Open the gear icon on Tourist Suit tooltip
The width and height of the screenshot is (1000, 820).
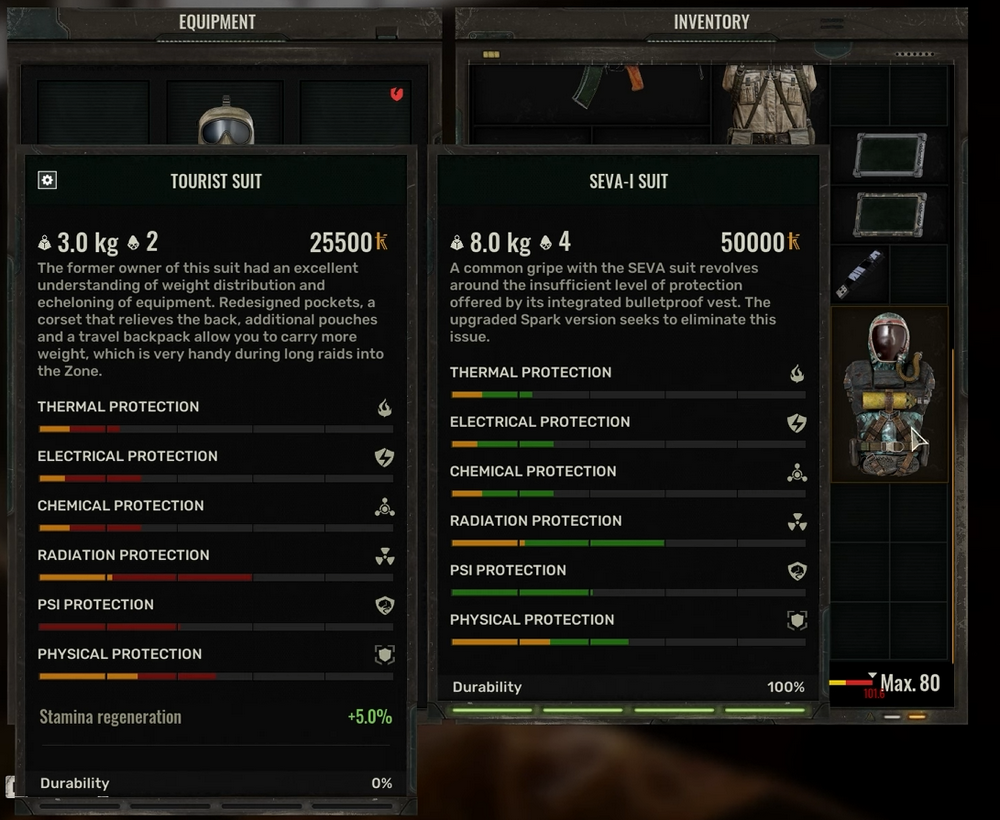[47, 180]
